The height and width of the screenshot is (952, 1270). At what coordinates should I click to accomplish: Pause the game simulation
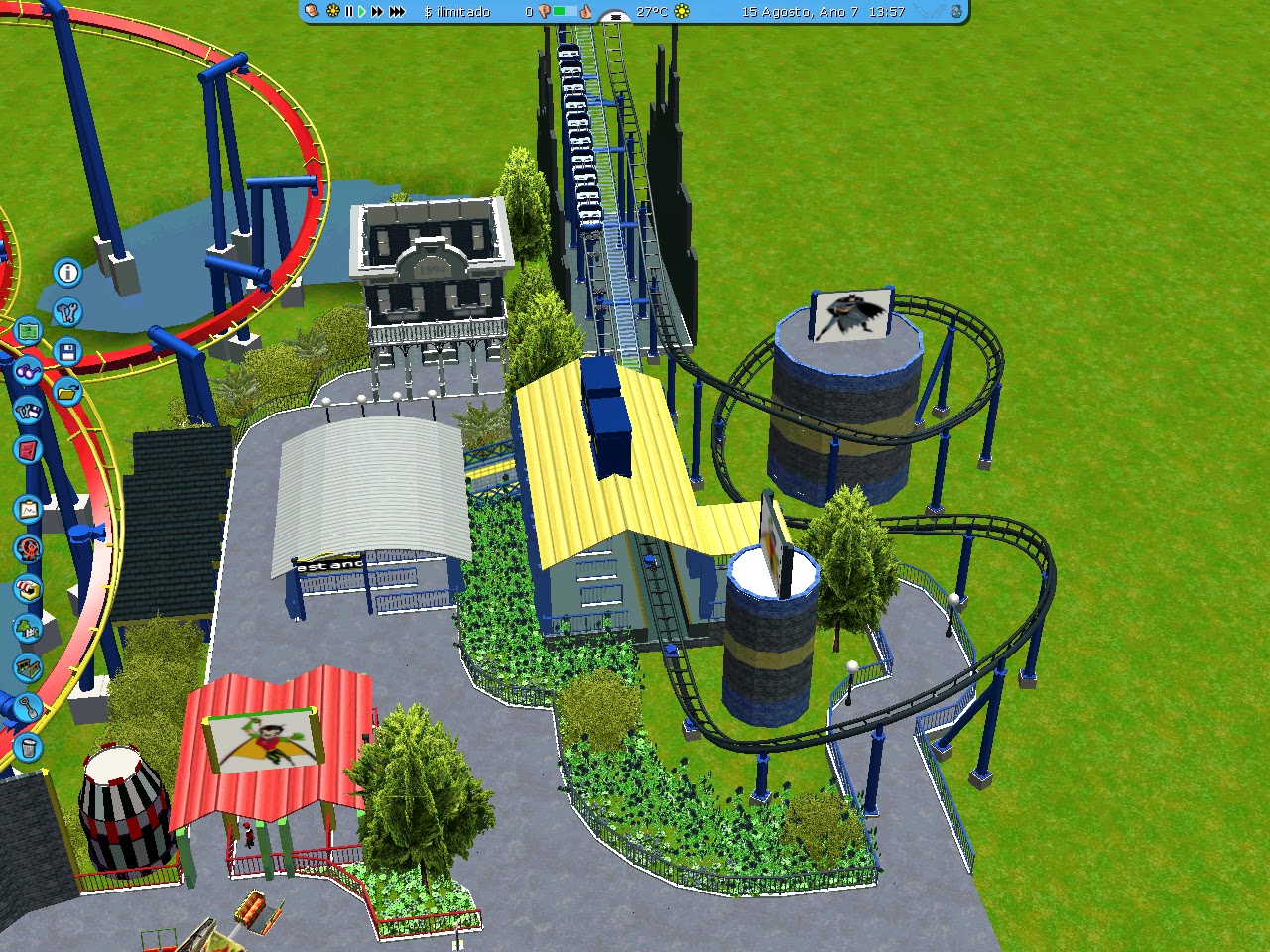(349, 13)
